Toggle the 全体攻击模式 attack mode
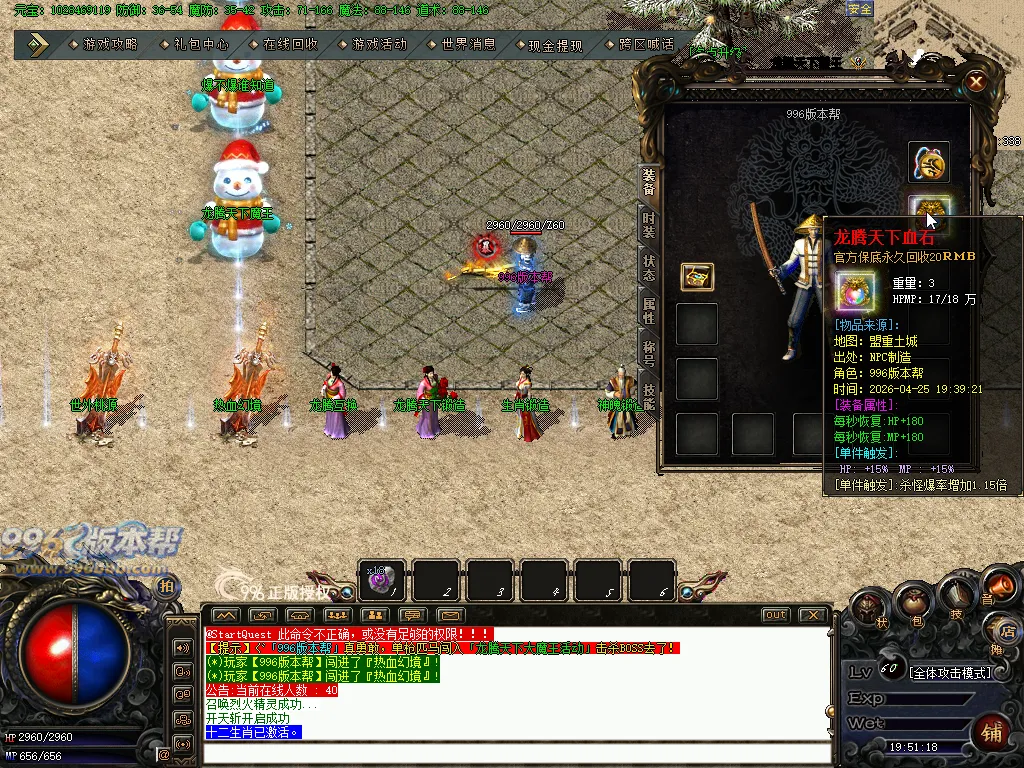The image size is (1024, 768). click(951, 672)
